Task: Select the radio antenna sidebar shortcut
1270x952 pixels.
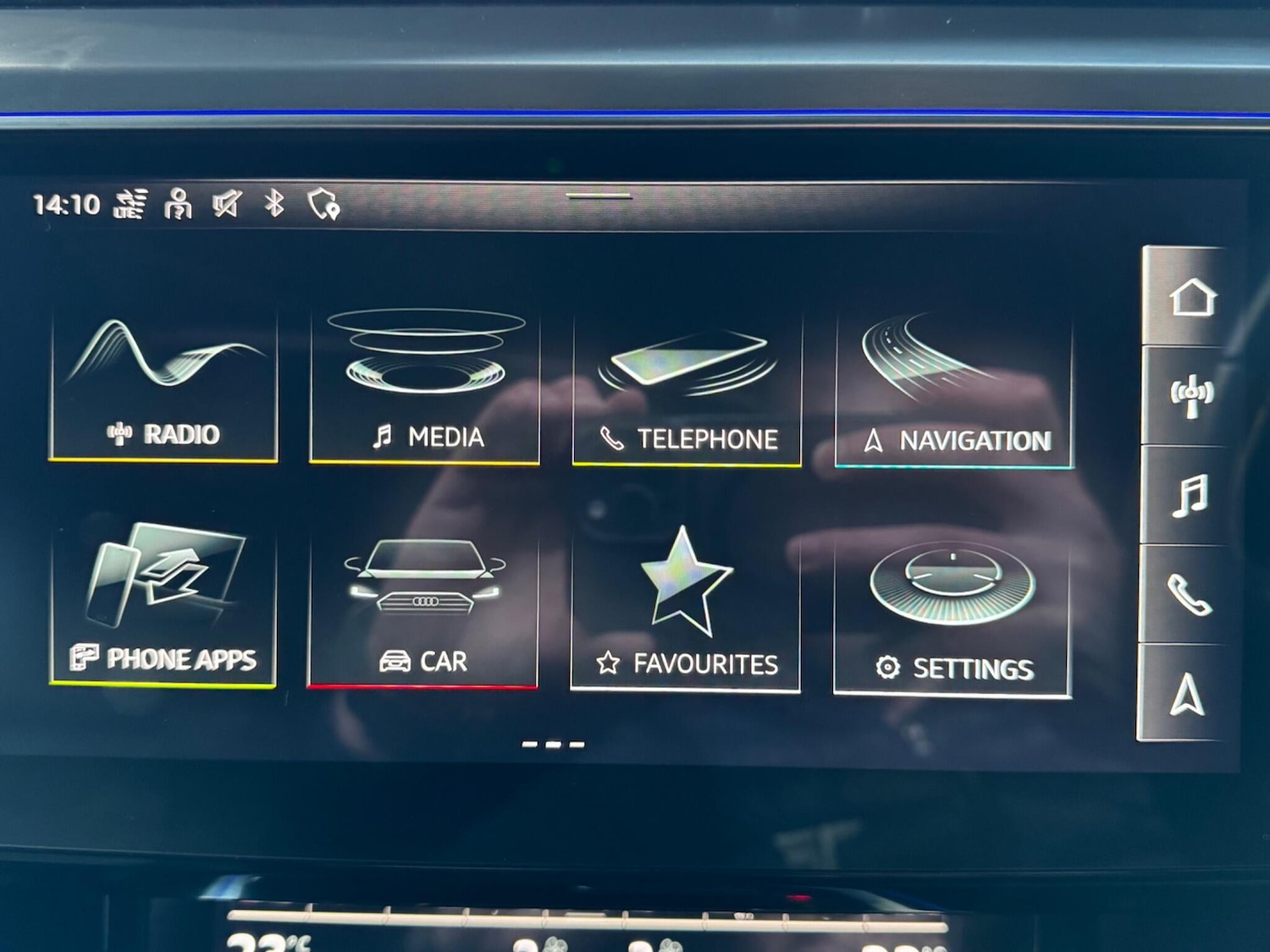Action: point(1191,395)
